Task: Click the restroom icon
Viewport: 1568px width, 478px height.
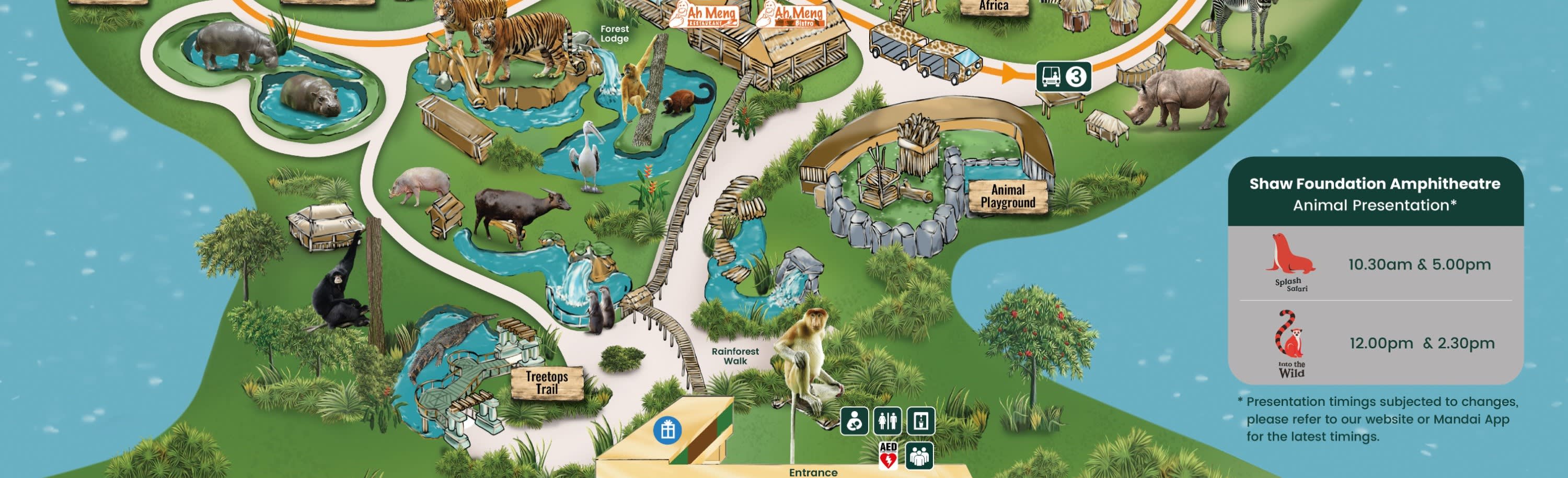Action: pos(887,421)
